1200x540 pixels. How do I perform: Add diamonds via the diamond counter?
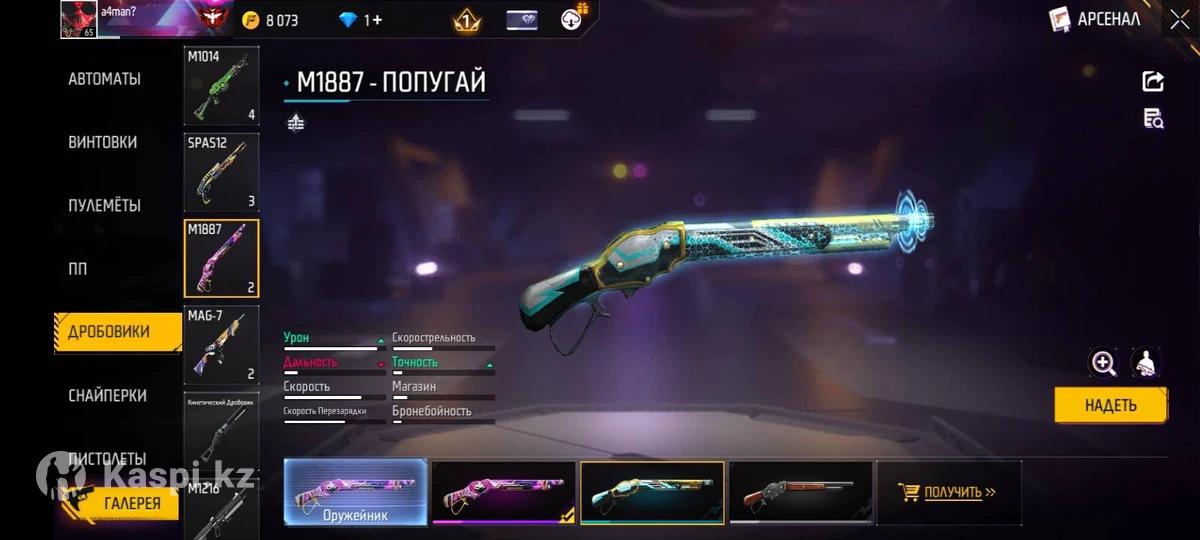(360, 19)
